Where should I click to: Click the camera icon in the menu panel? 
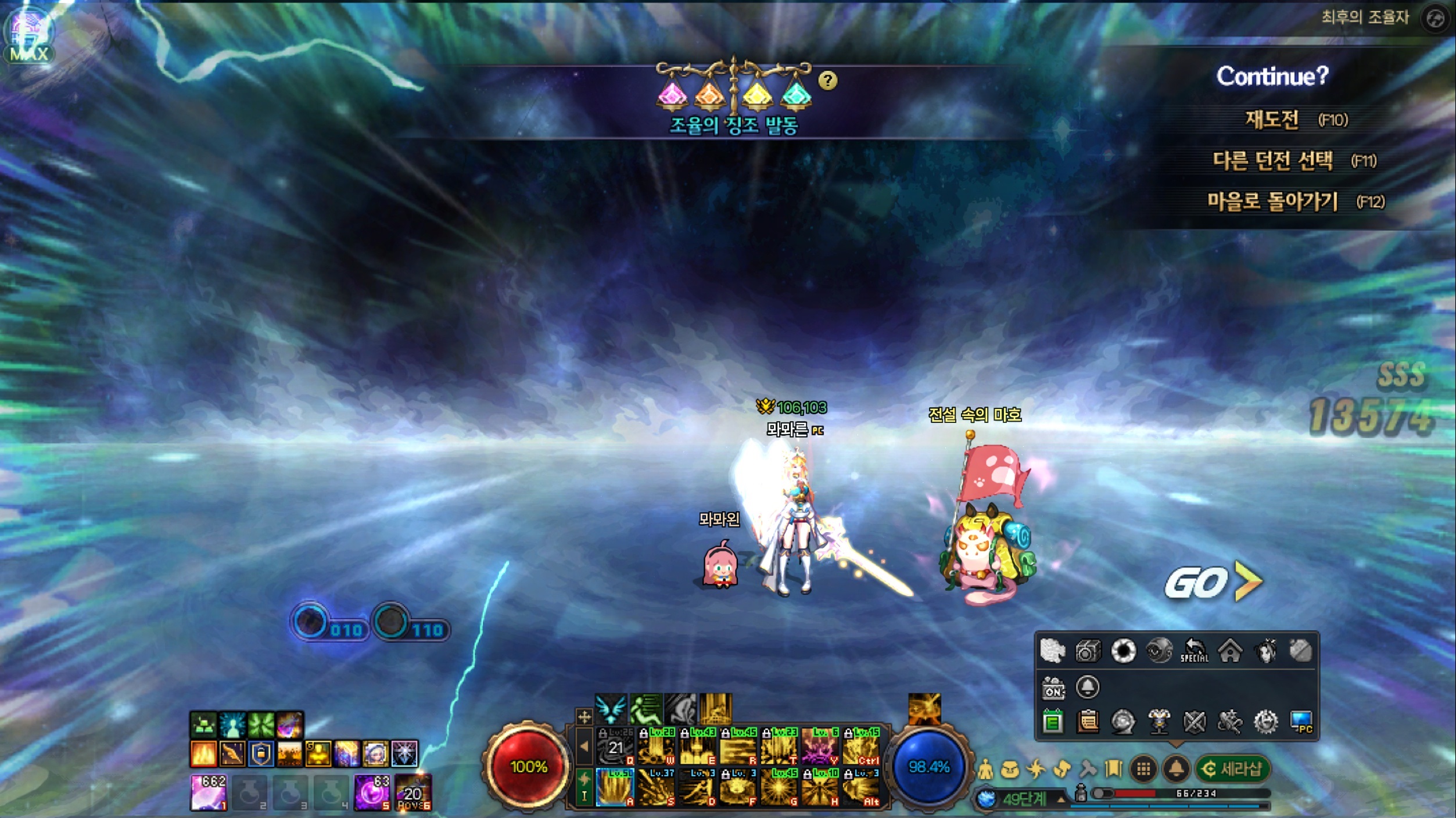(x=1088, y=651)
